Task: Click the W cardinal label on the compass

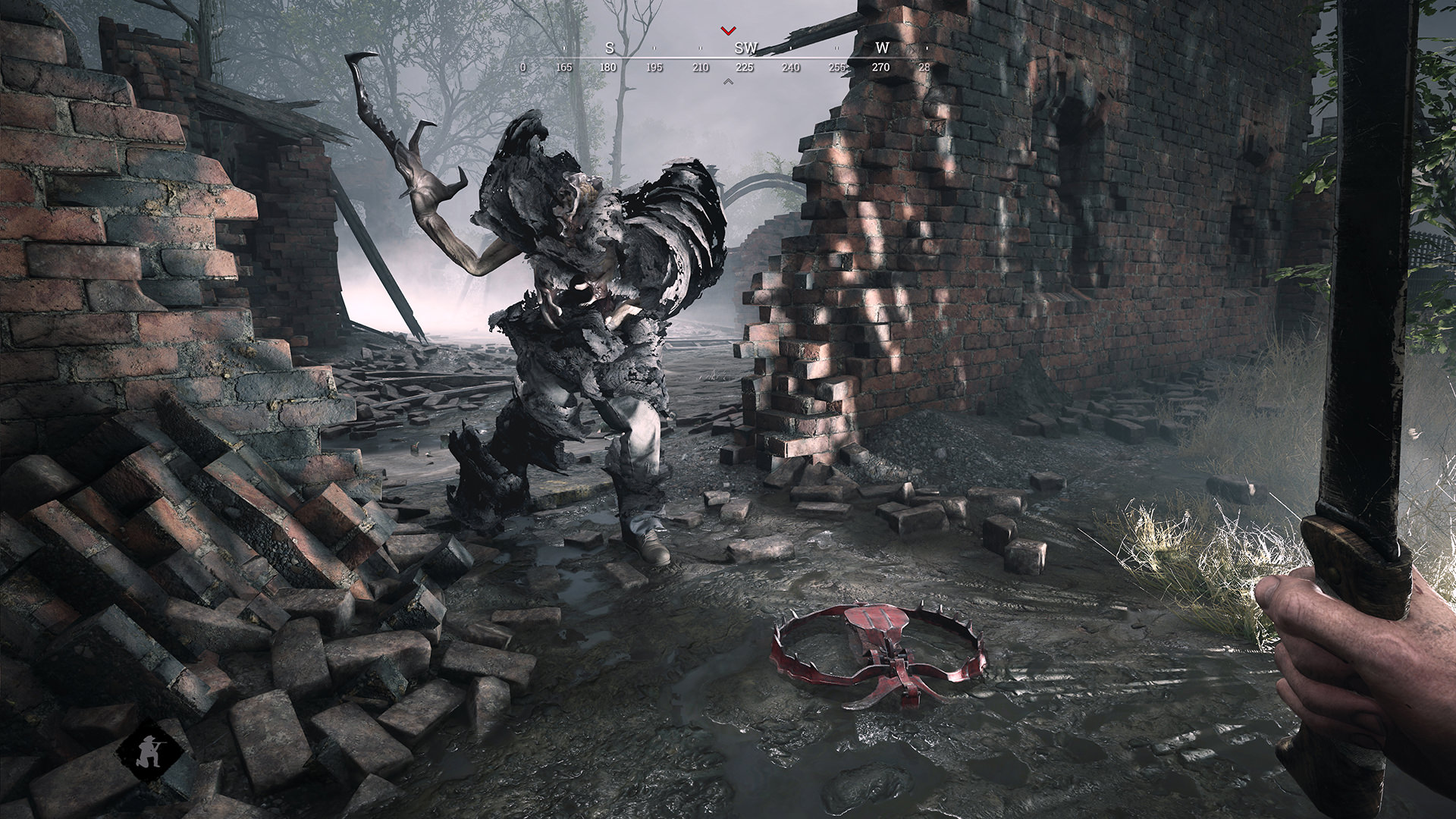Action: click(881, 49)
